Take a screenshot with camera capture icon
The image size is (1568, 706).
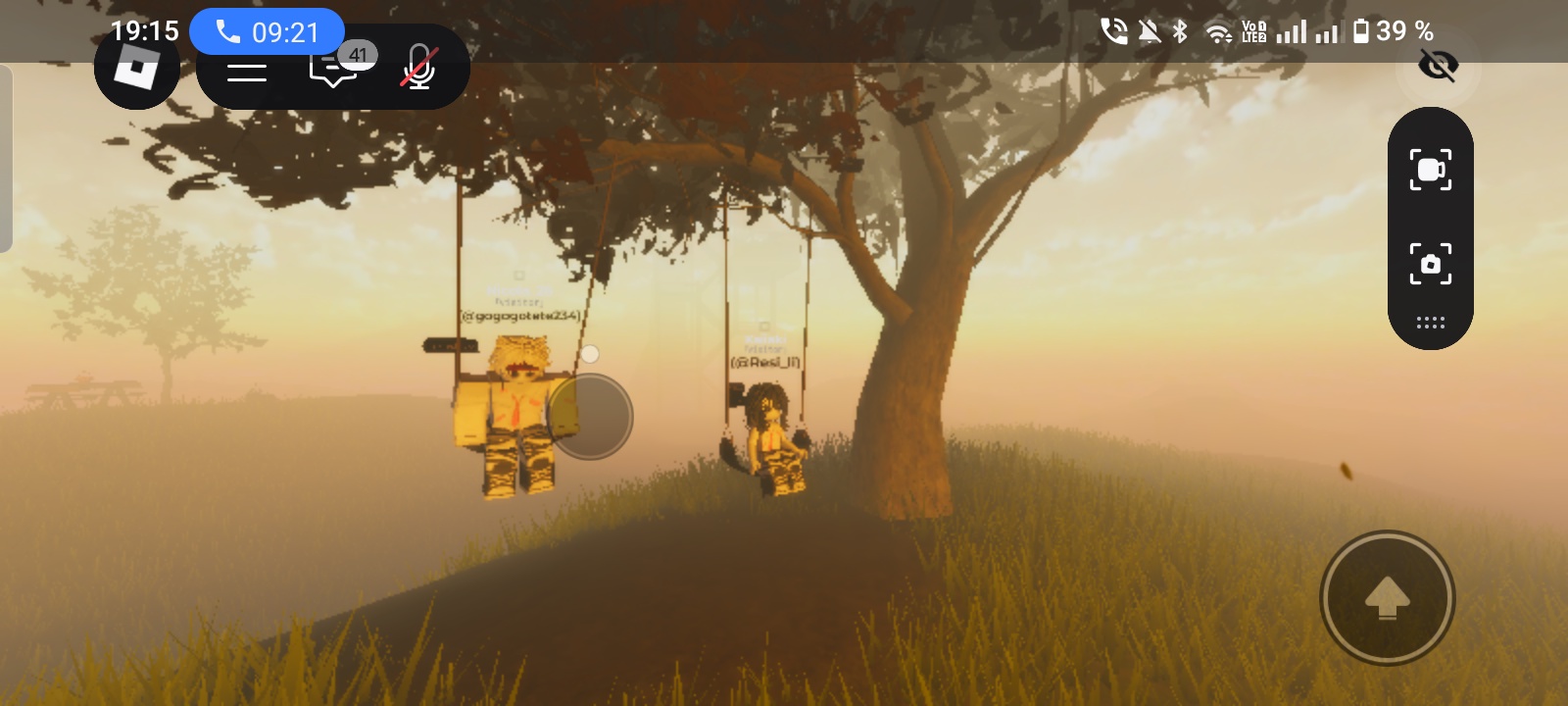point(1430,264)
